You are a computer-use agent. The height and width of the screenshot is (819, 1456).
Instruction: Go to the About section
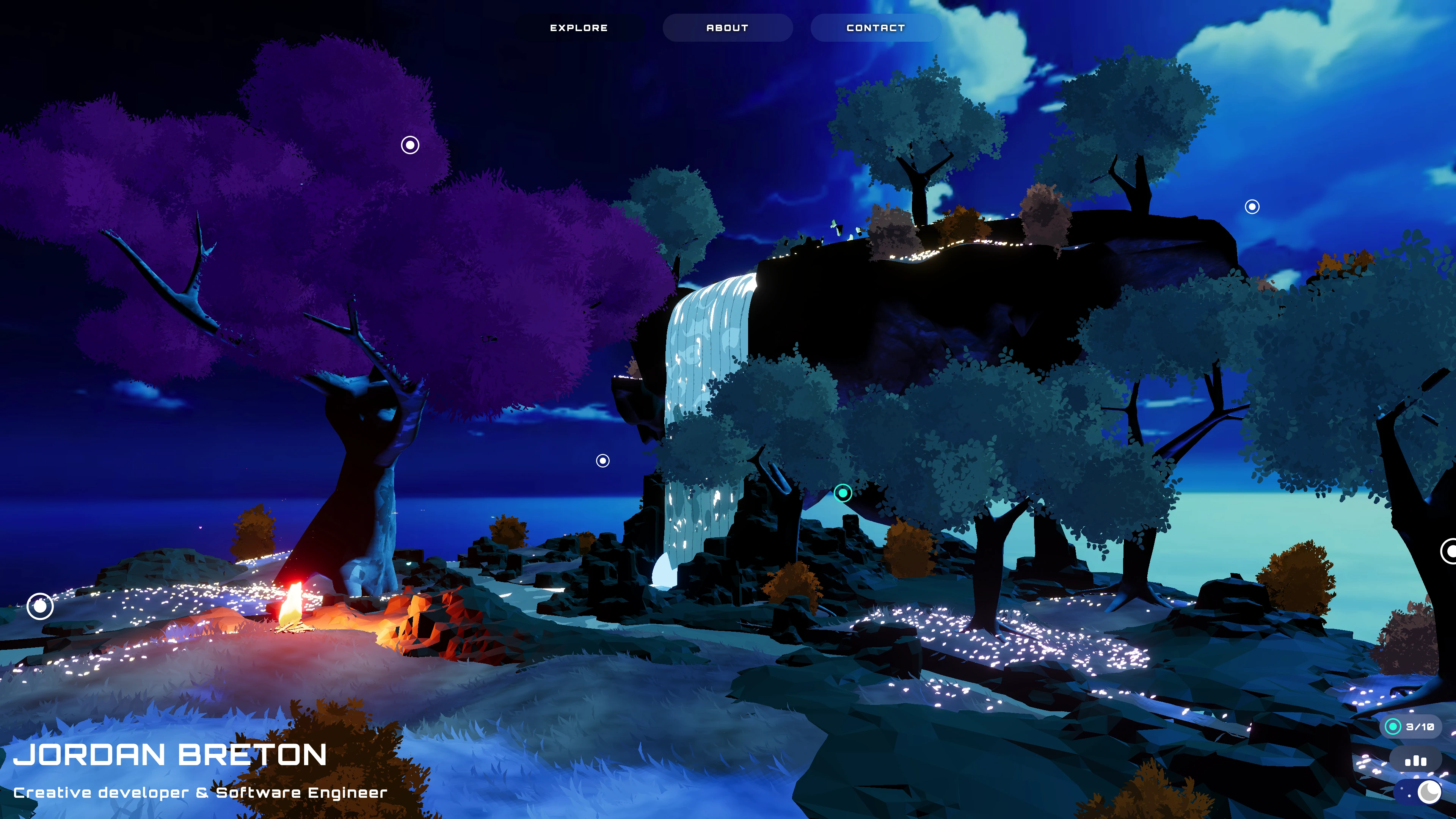(727, 28)
